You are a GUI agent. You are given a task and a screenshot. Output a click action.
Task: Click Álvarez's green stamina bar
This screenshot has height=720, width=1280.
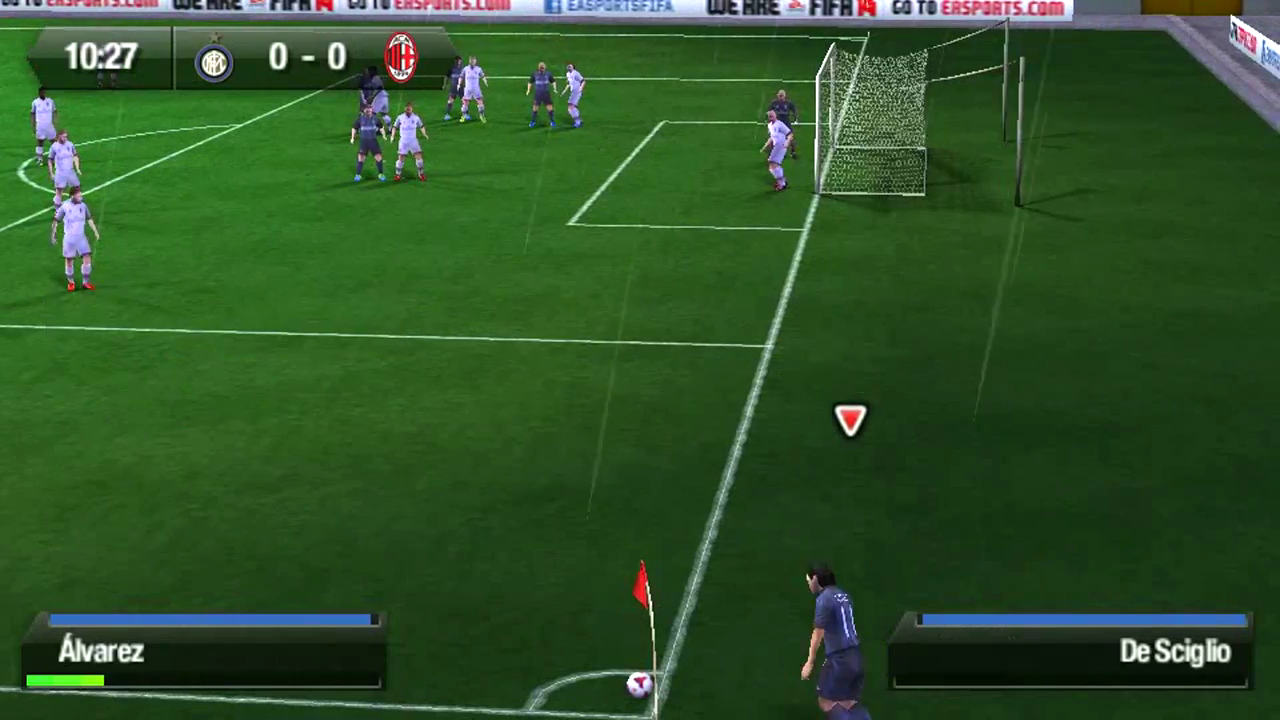[64, 681]
